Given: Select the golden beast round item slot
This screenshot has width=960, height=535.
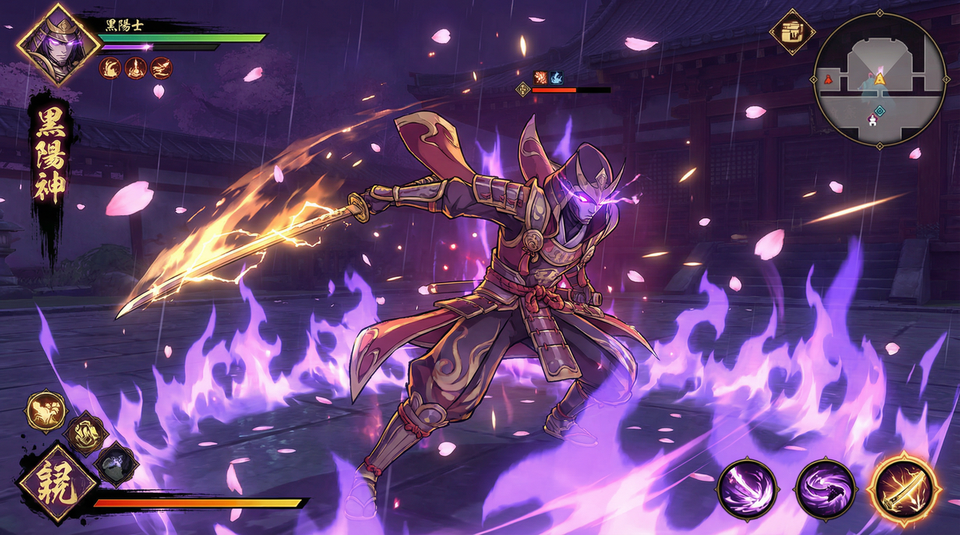Looking at the screenshot, I should 46,410.
